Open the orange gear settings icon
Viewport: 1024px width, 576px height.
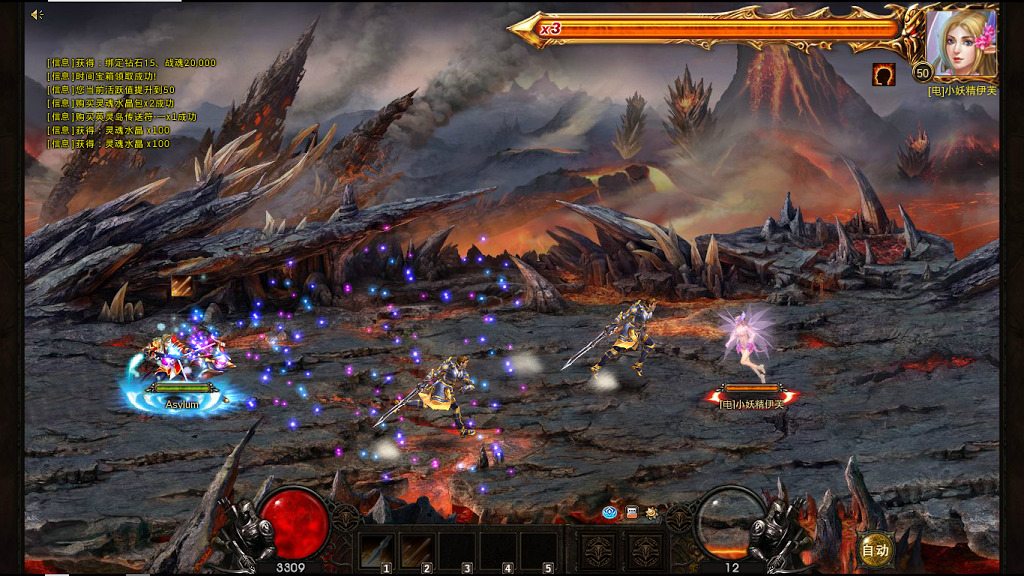pos(652,513)
